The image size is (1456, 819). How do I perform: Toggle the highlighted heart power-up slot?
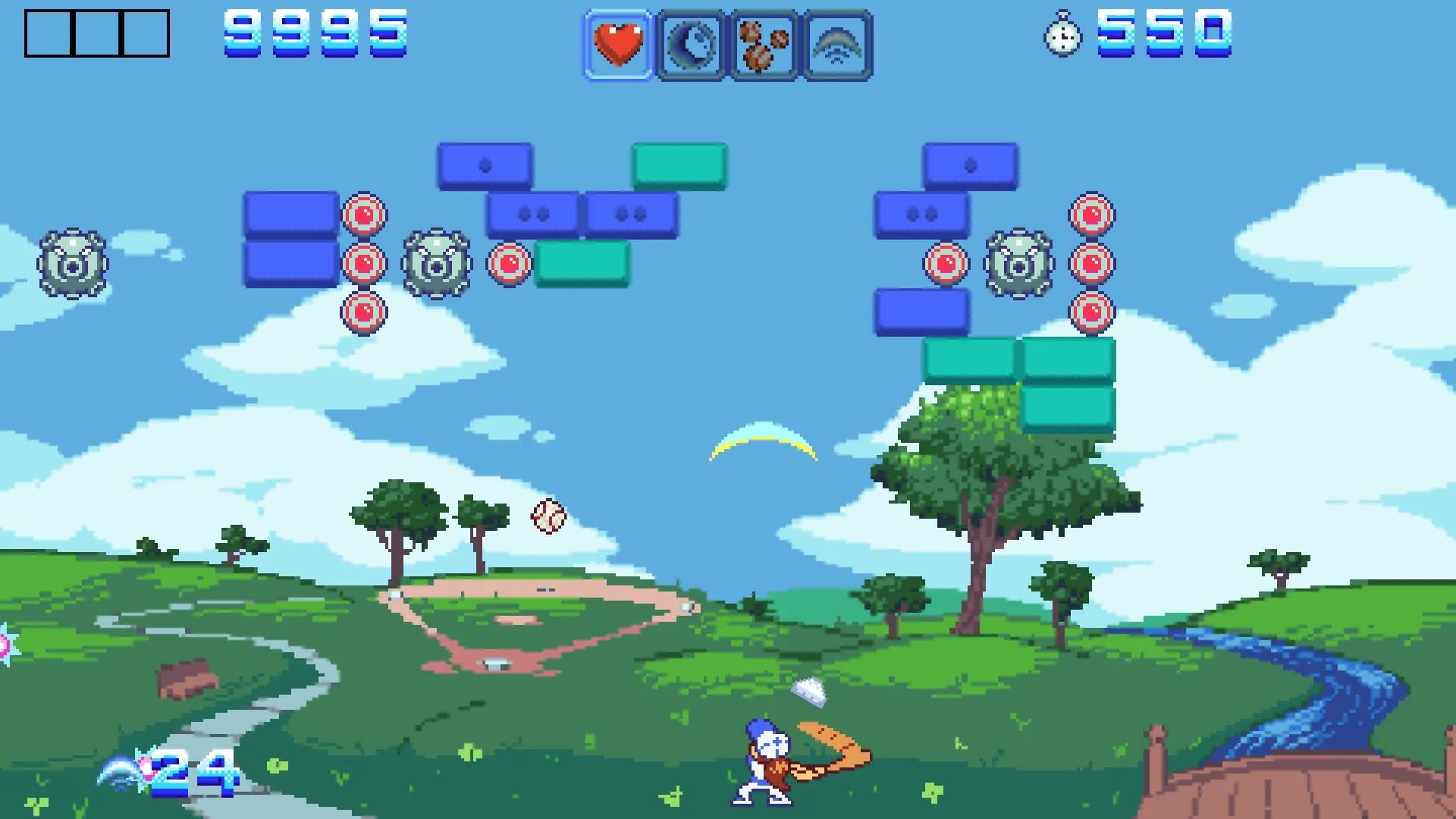tap(617, 43)
